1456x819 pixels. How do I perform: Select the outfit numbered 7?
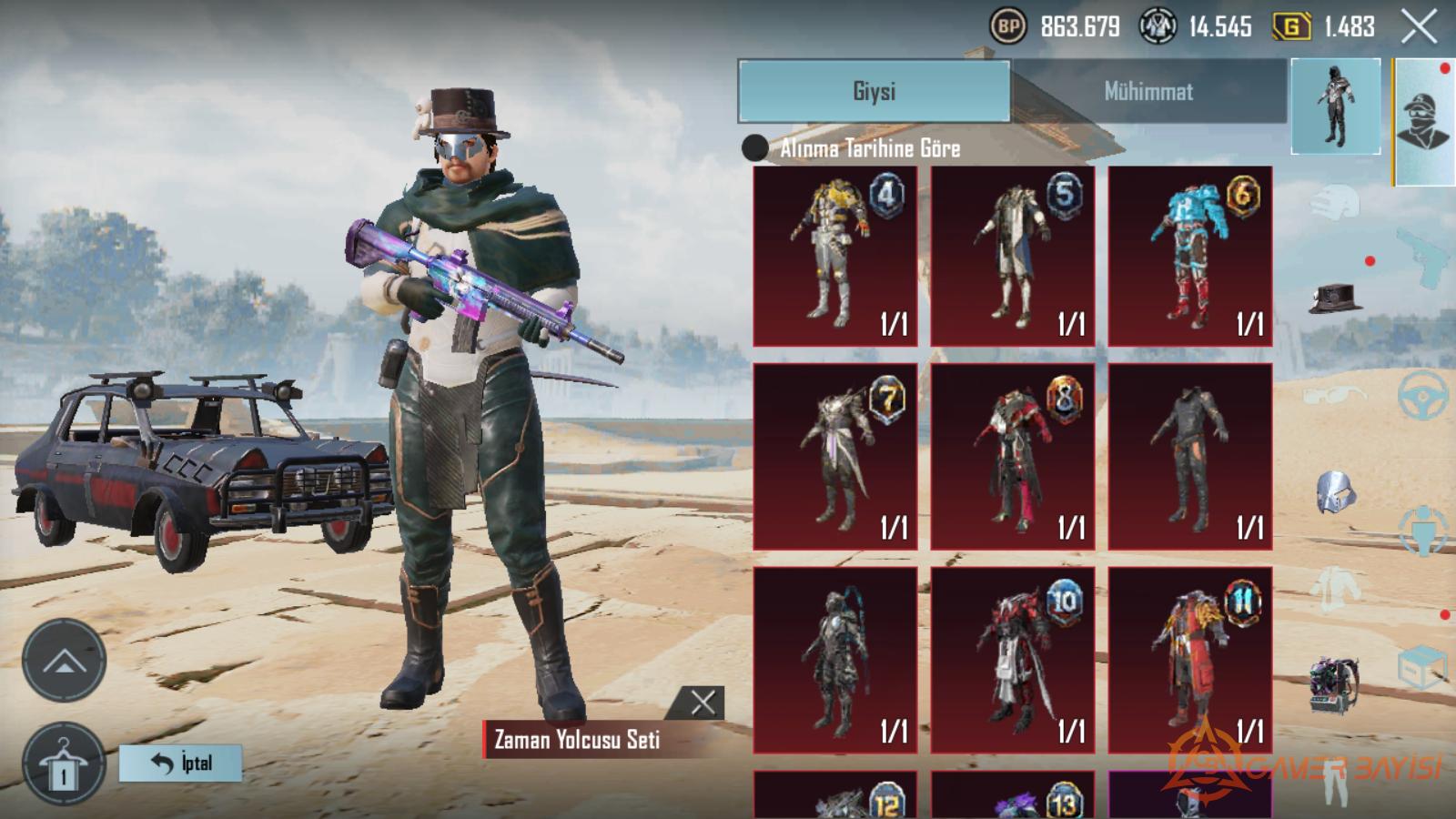coord(835,457)
